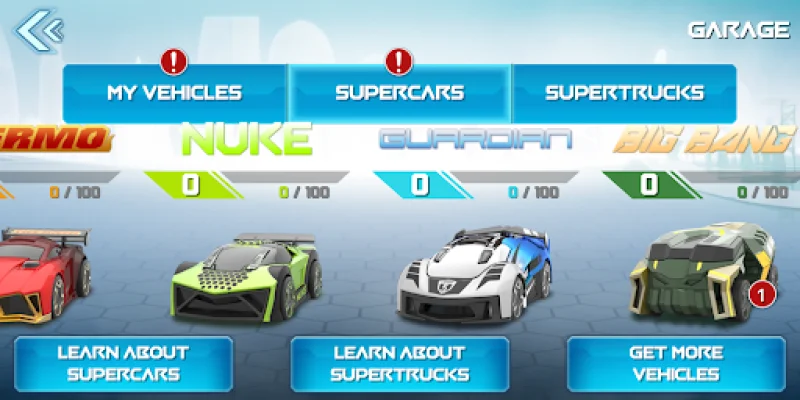The height and width of the screenshot is (400, 800).
Task: Open the Supercars tab
Action: pyautogui.click(x=400, y=93)
